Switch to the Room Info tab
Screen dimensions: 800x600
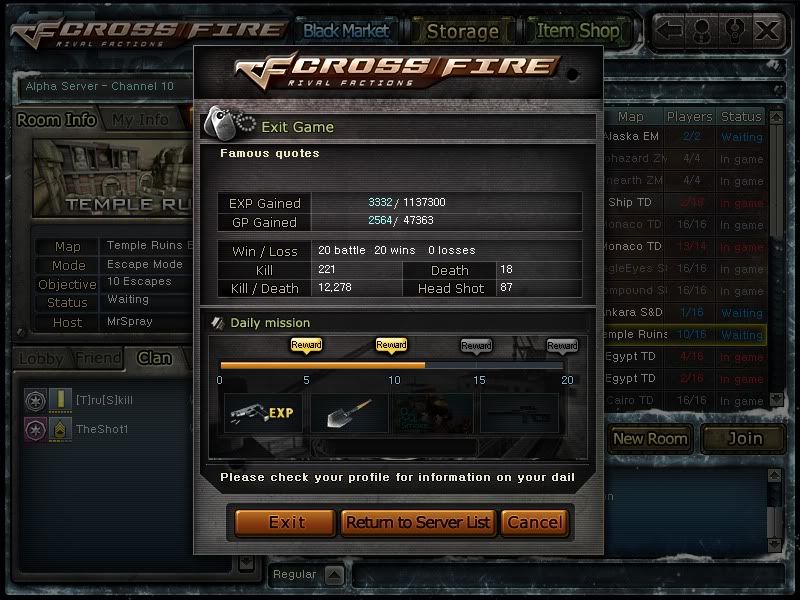coord(57,120)
